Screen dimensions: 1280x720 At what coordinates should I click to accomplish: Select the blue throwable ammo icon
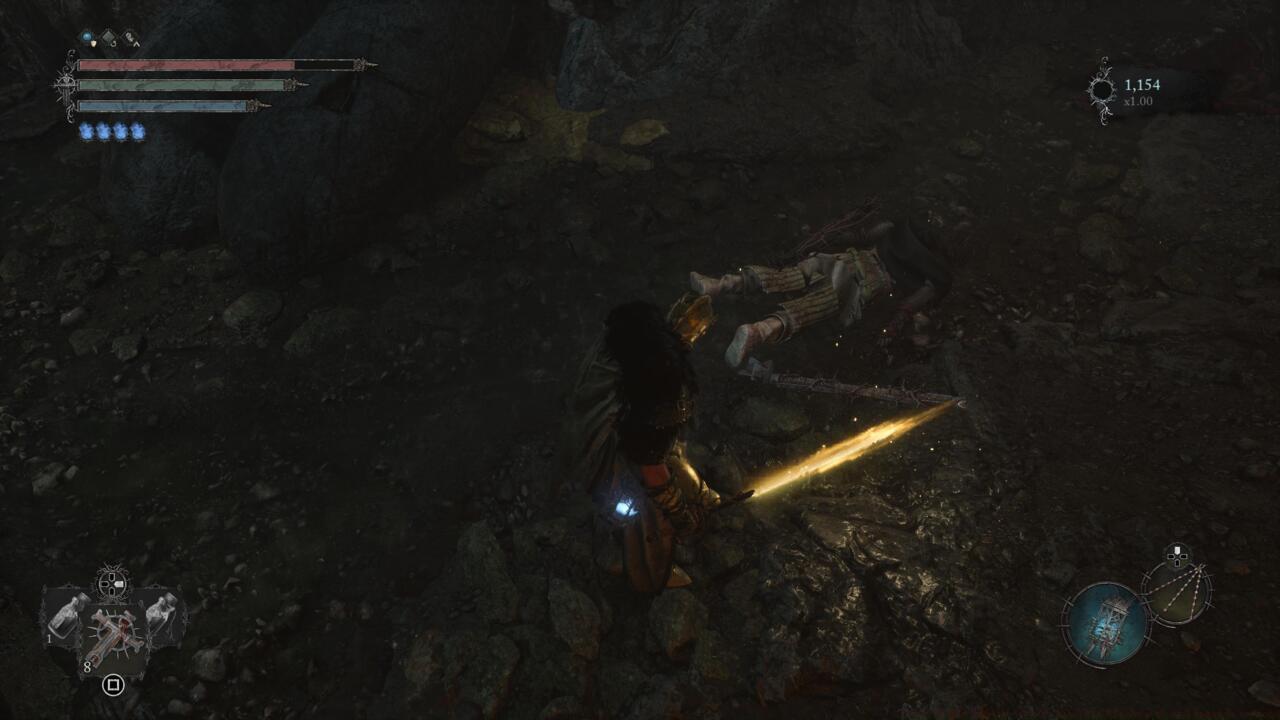(x=86, y=36)
